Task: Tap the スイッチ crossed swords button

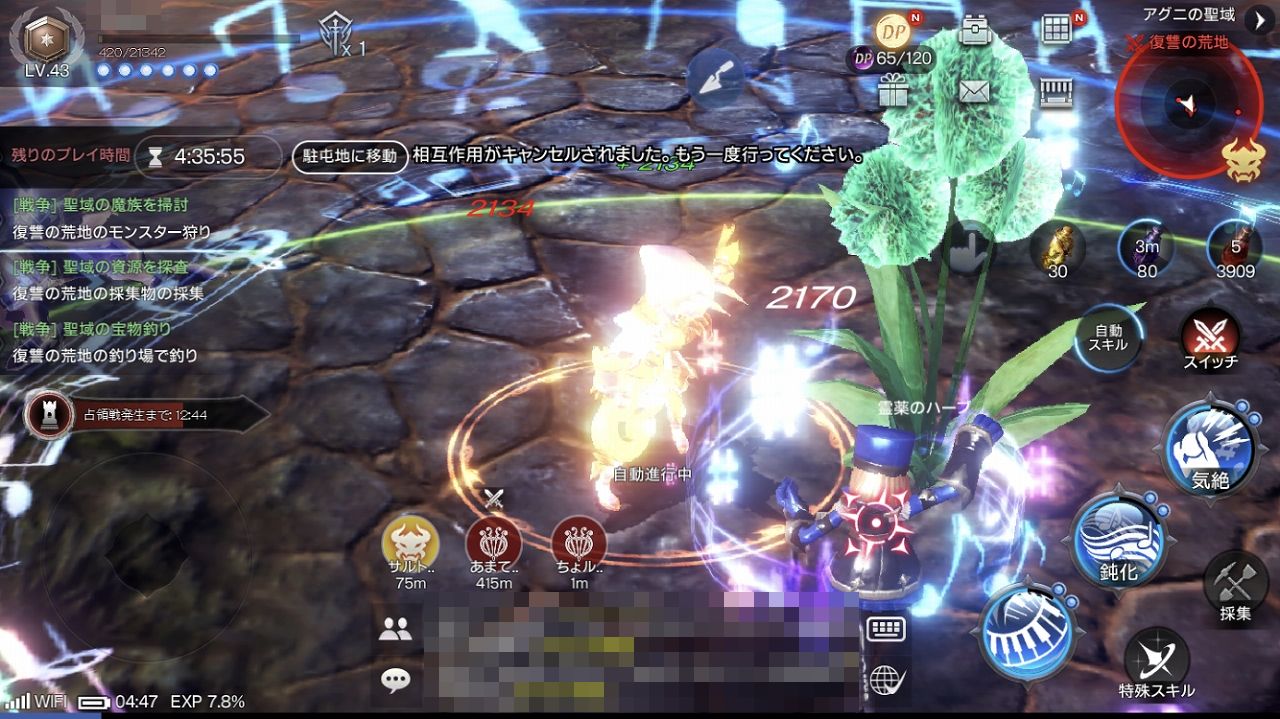Action: [x=1210, y=338]
